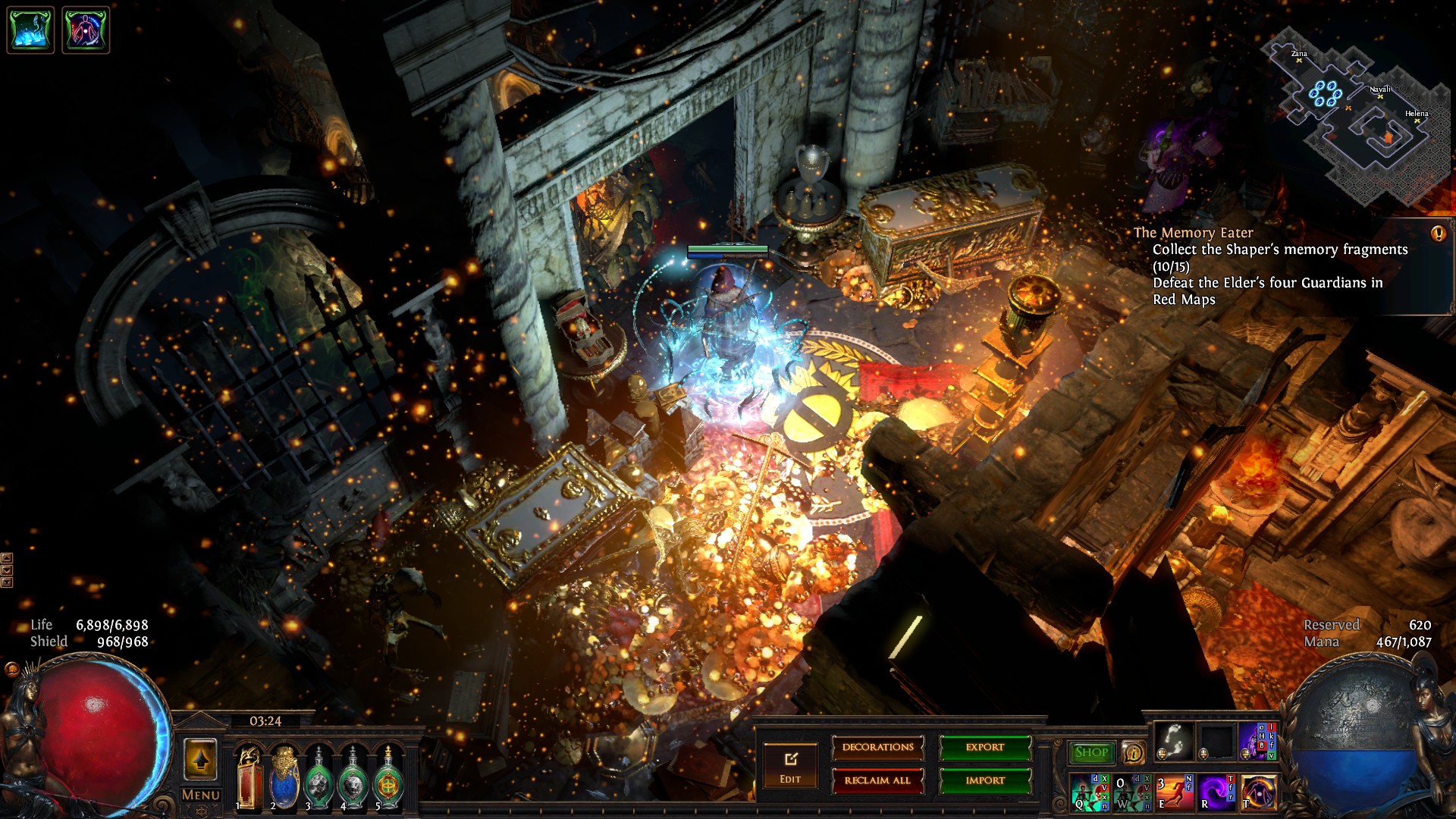Viewport: 1456px width, 819px height.
Task: Select the footprints move skill slot
Action: [x=1174, y=741]
